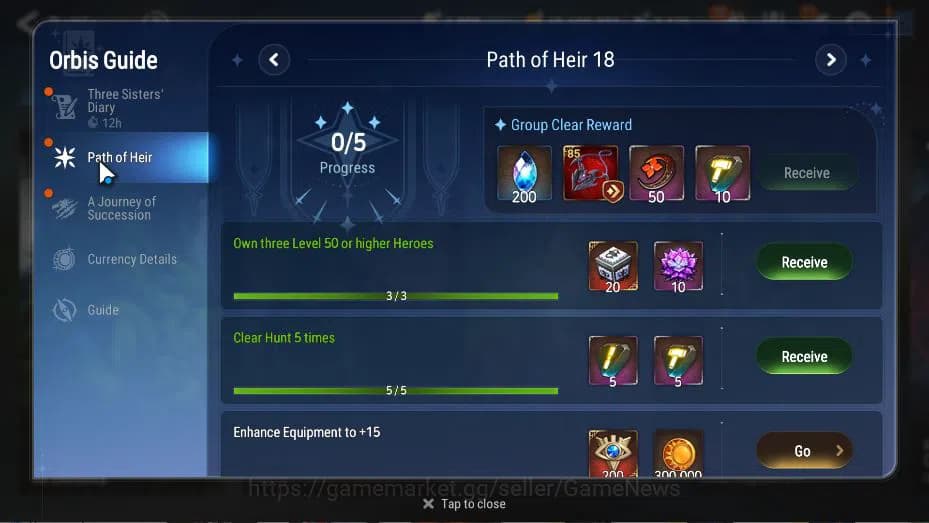View the purple lotus flower reward icon
Screen dimensions: 929x523
pos(678,266)
